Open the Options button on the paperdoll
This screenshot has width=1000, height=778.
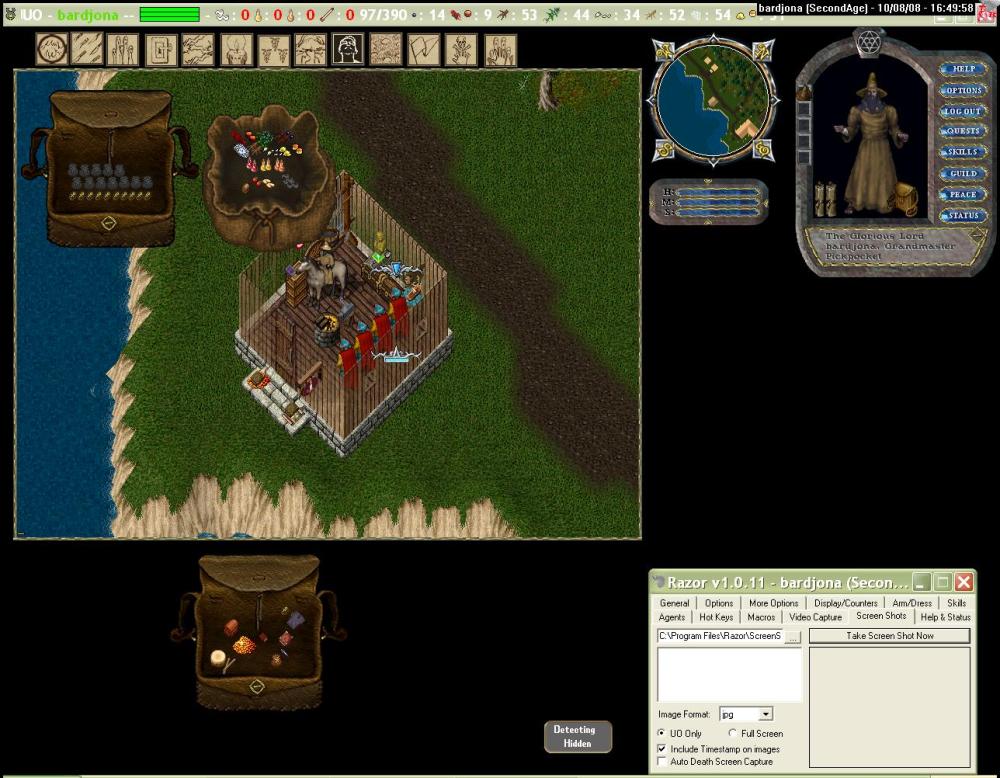(x=963, y=90)
